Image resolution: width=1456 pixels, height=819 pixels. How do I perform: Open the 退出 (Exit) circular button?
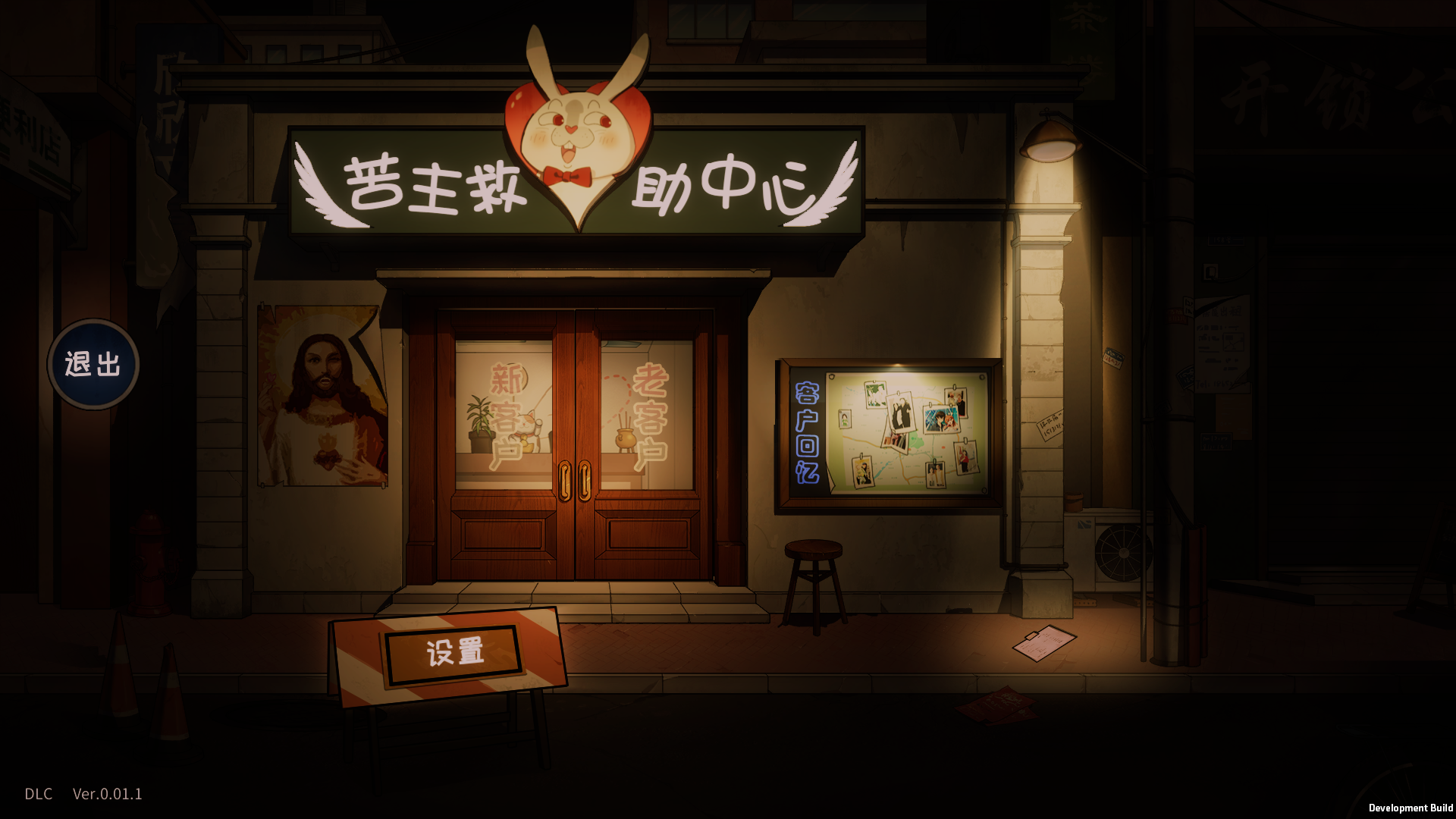coord(93,366)
